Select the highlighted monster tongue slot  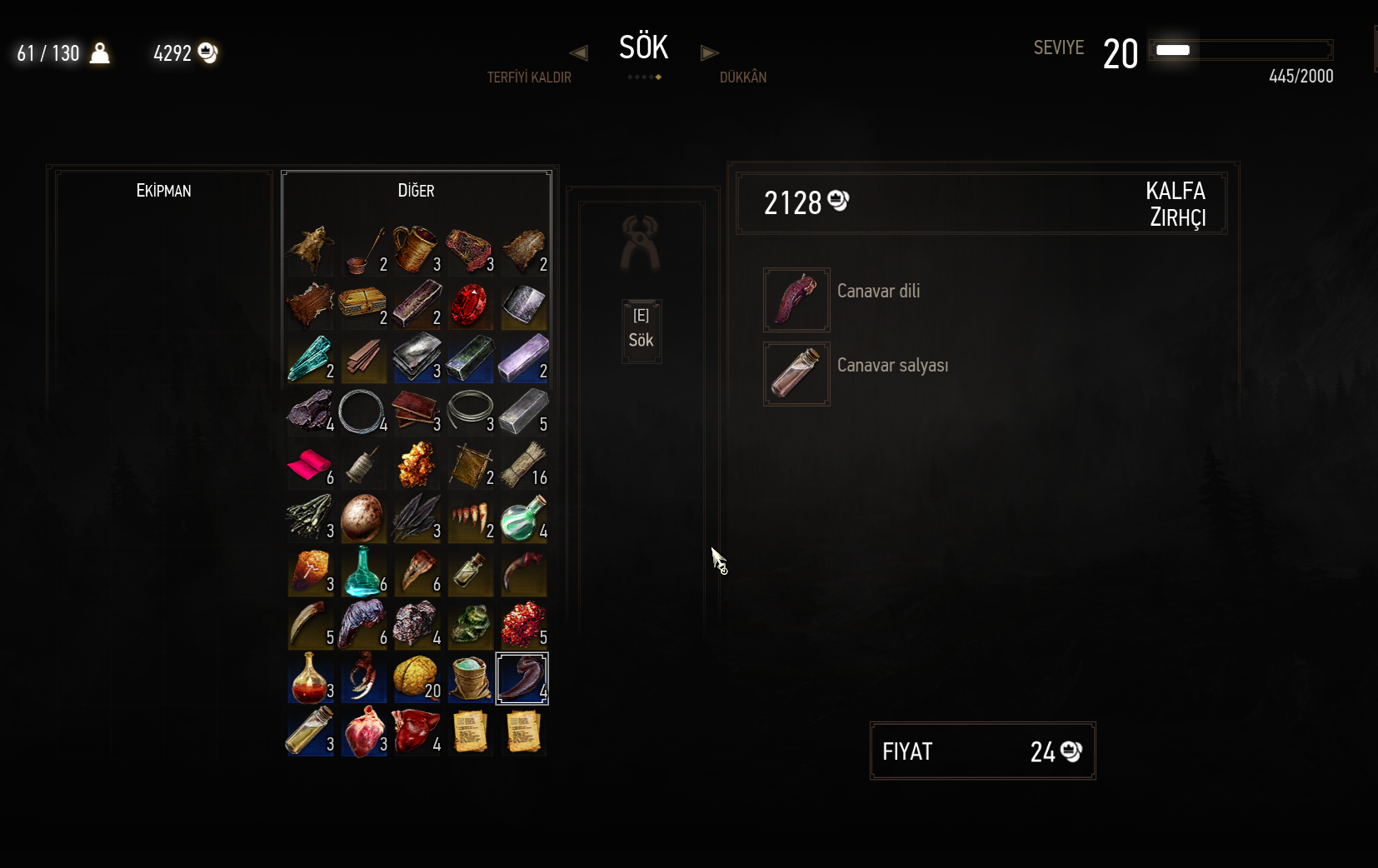tap(522, 678)
